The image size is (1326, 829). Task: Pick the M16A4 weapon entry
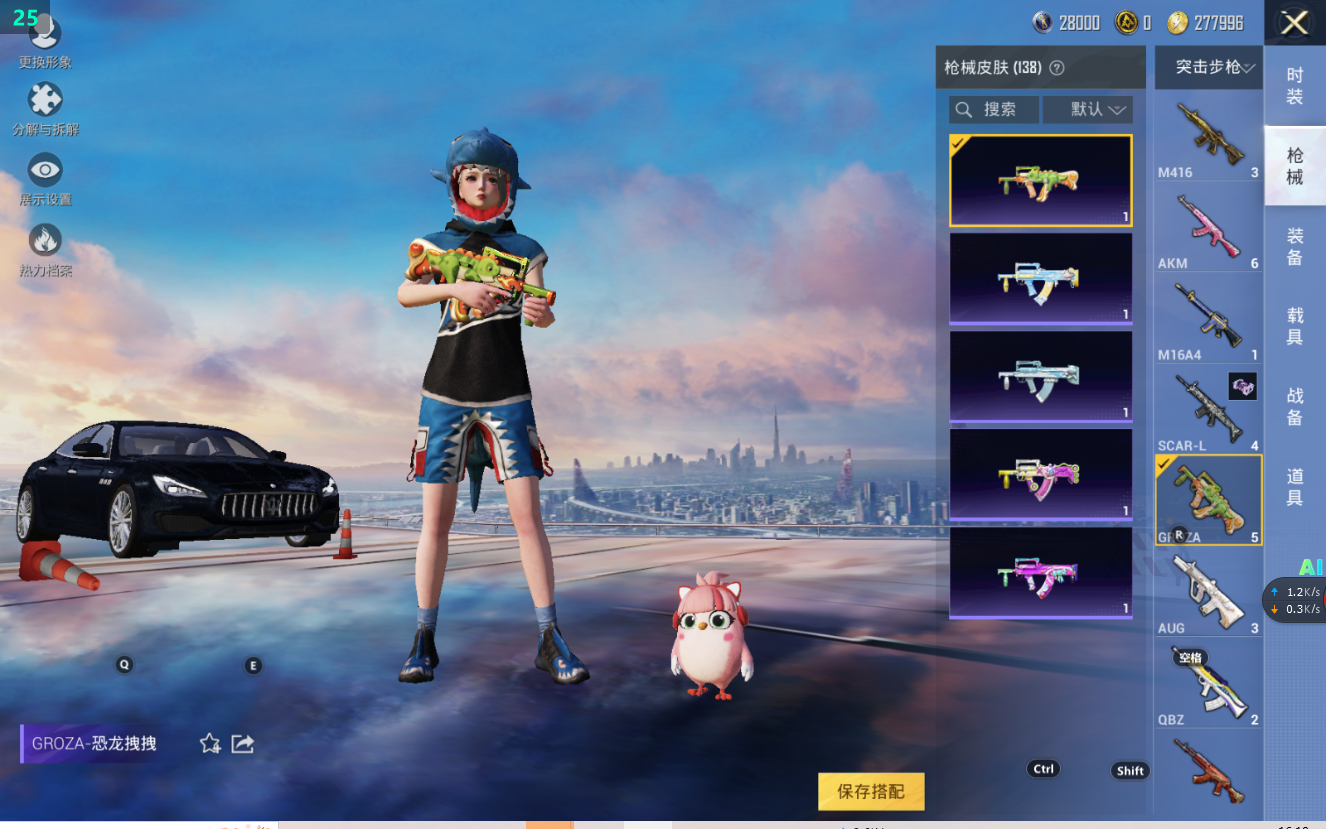[1208, 319]
